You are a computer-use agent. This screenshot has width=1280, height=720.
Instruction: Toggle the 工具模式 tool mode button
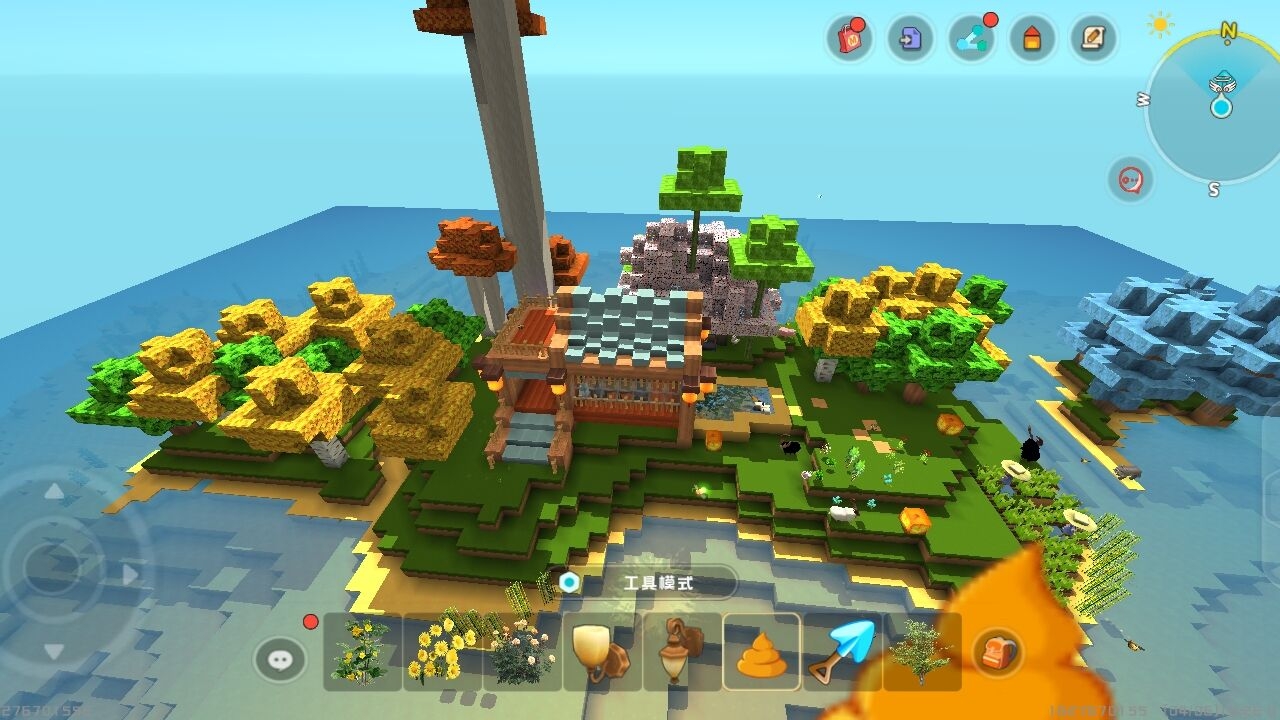pyautogui.click(x=648, y=582)
